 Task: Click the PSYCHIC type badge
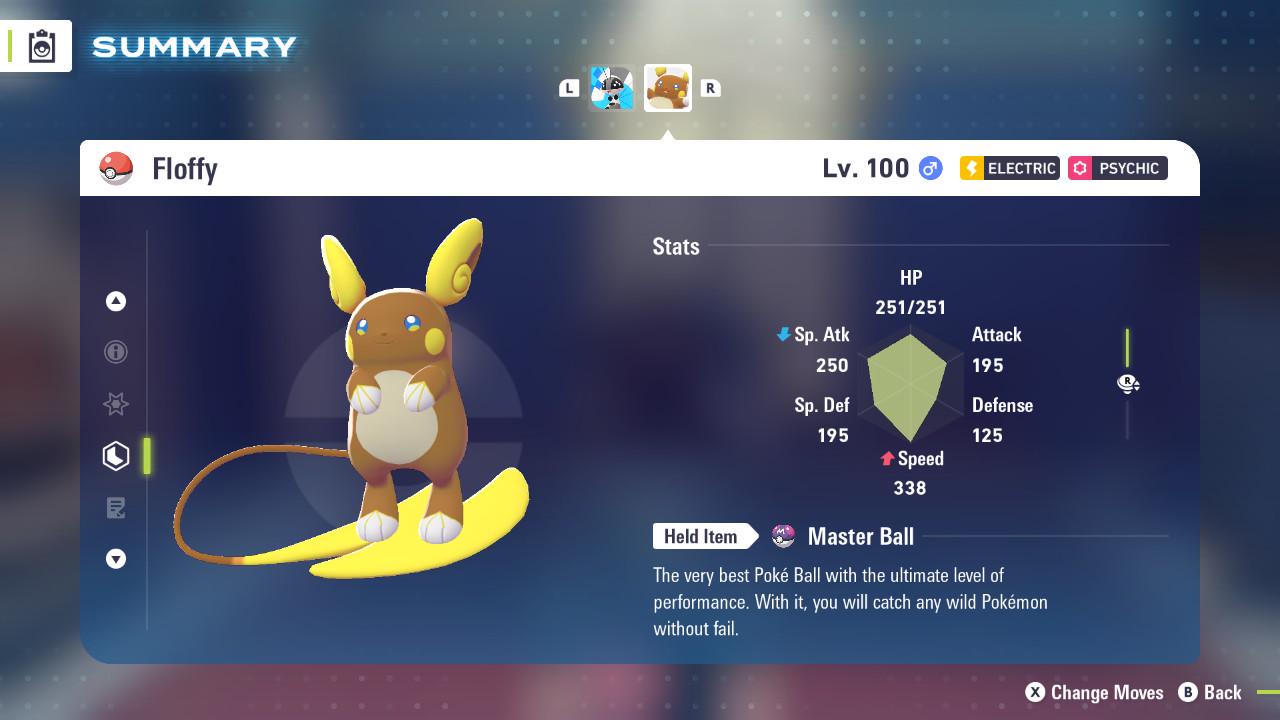[x=1117, y=168]
